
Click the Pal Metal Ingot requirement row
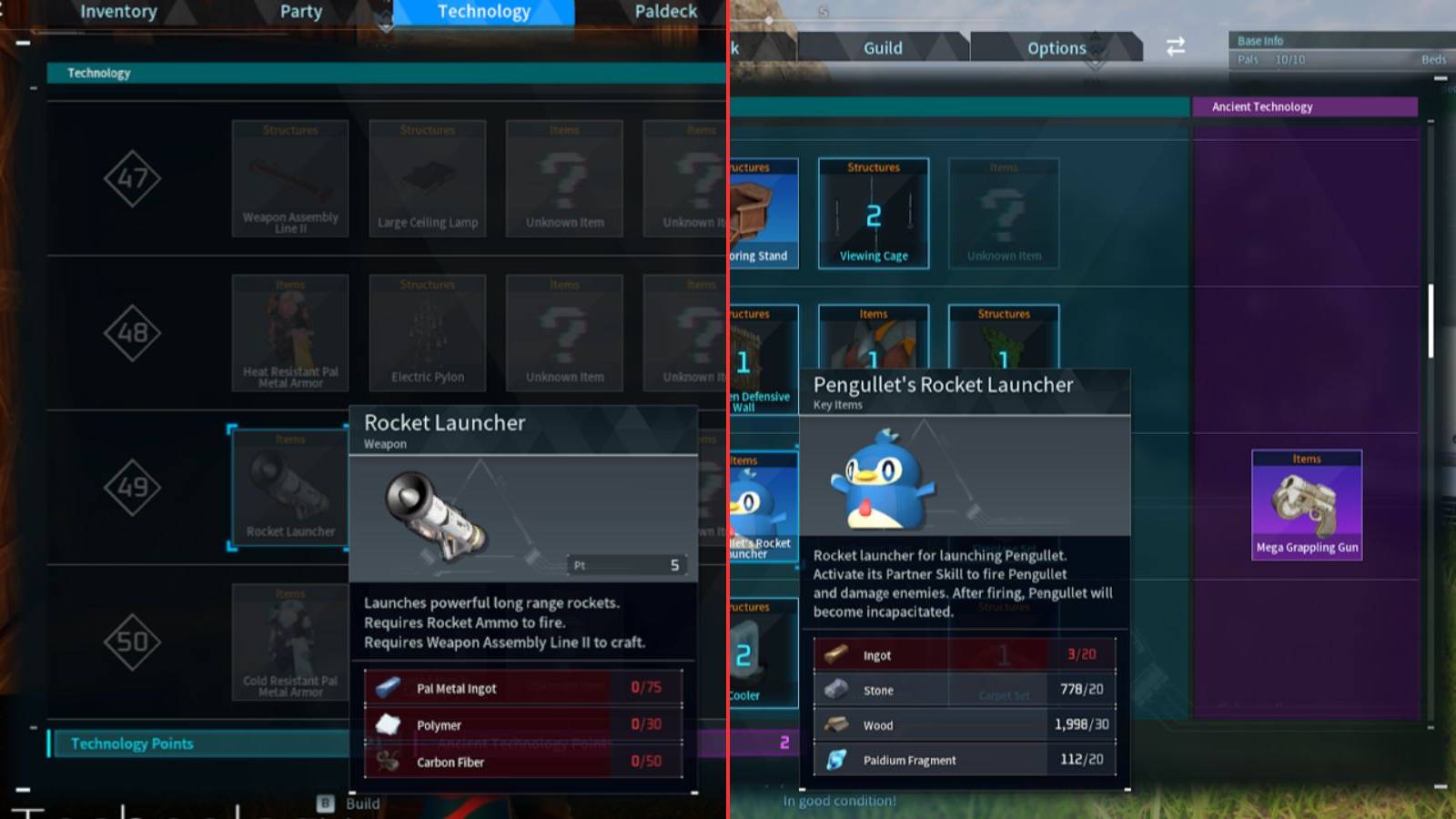point(523,689)
